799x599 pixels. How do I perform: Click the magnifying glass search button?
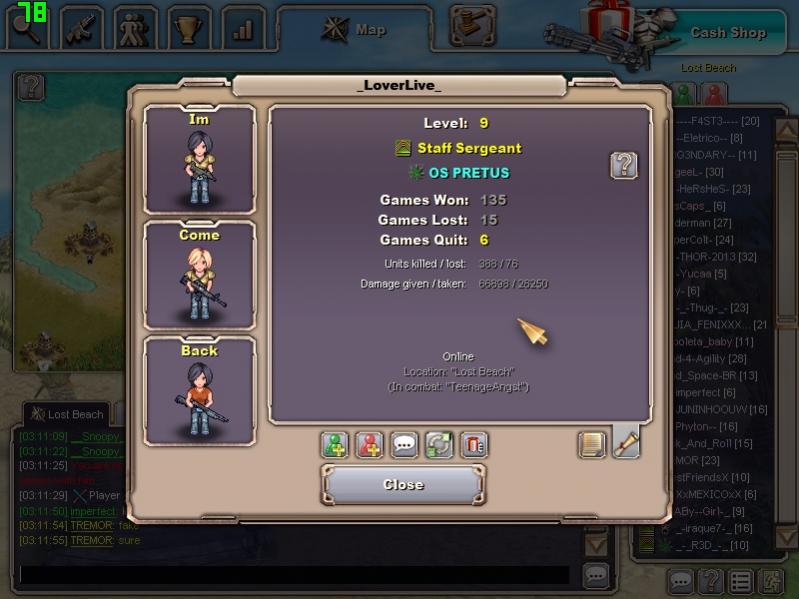pos(27,29)
